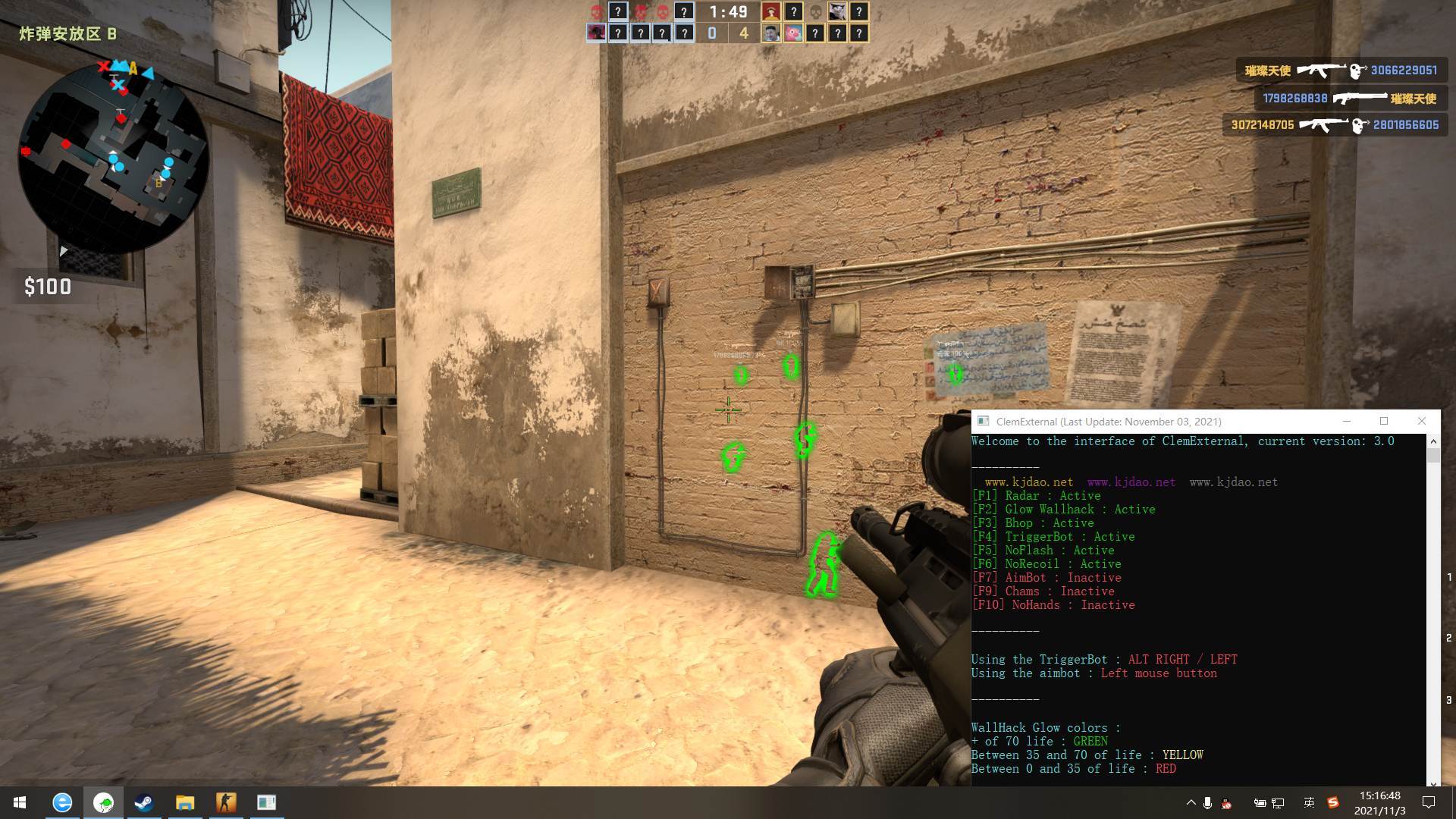The height and width of the screenshot is (819, 1456).
Task: Expand hidden tray icons with the chevron
Action: (1192, 802)
